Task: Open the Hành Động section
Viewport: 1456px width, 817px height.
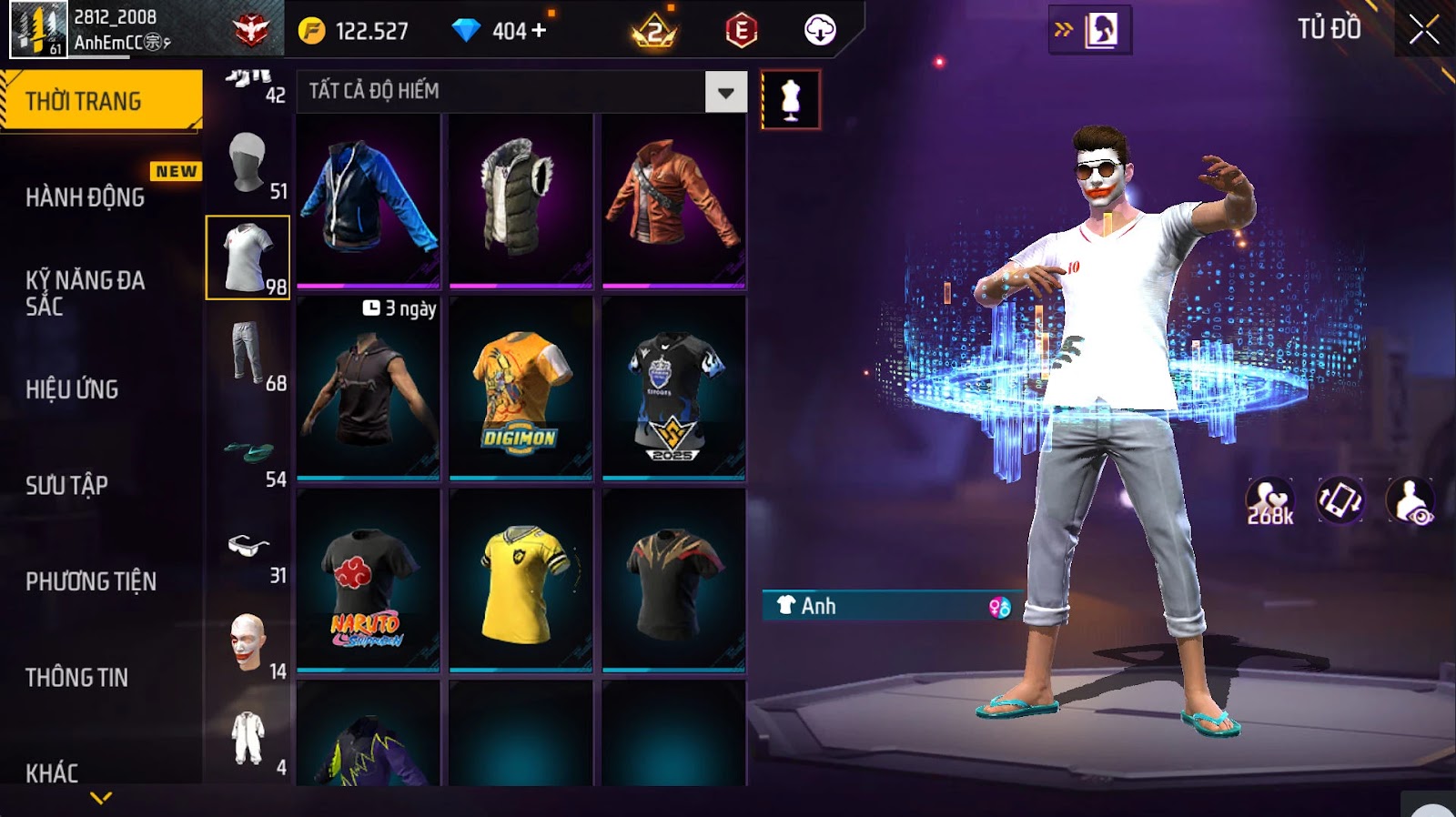Action: 86,197
